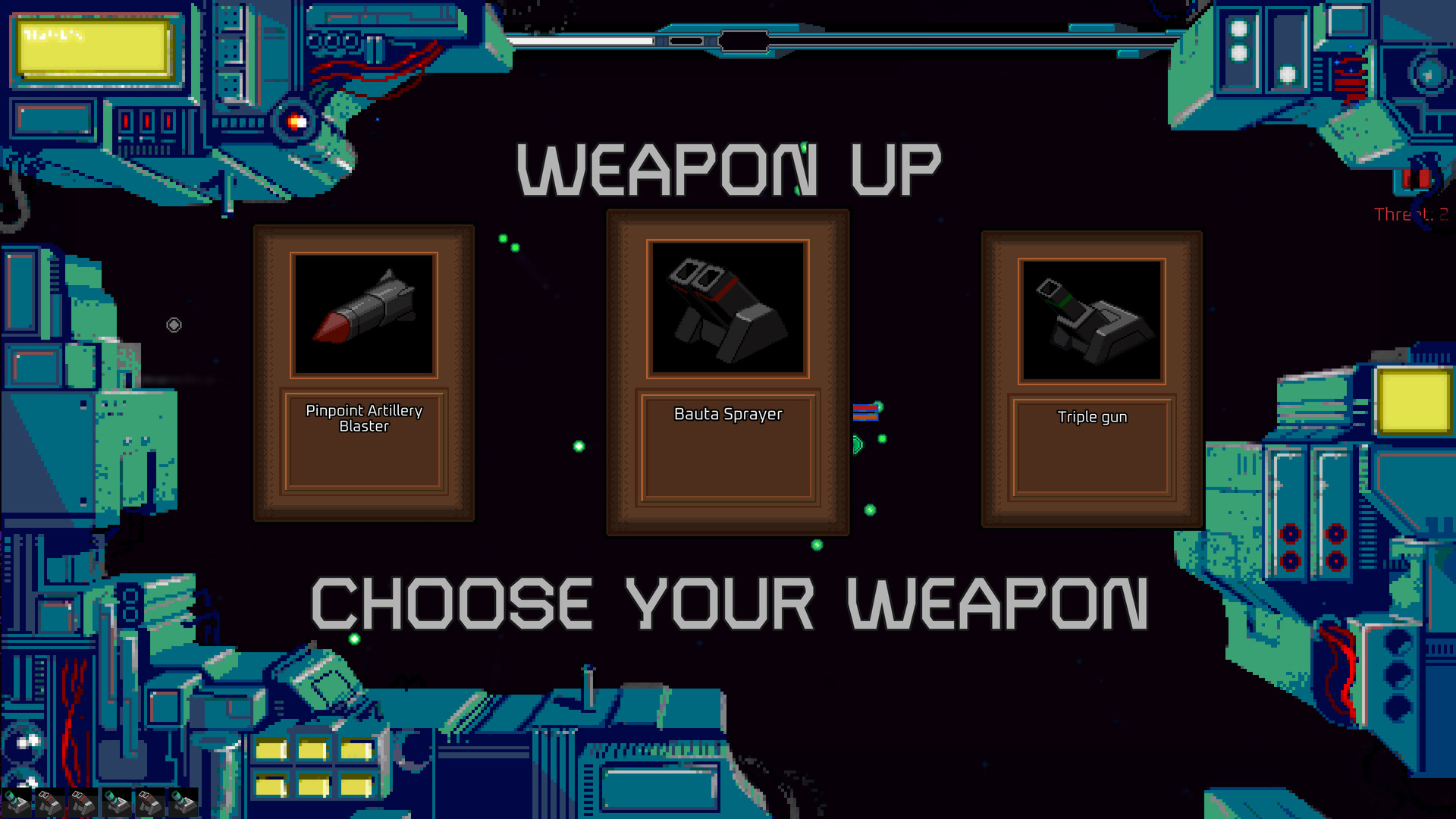Screen dimensions: 1456x819
Task: Select the fifth sprayer icon in the bottom weapon bar
Action: click(x=149, y=802)
